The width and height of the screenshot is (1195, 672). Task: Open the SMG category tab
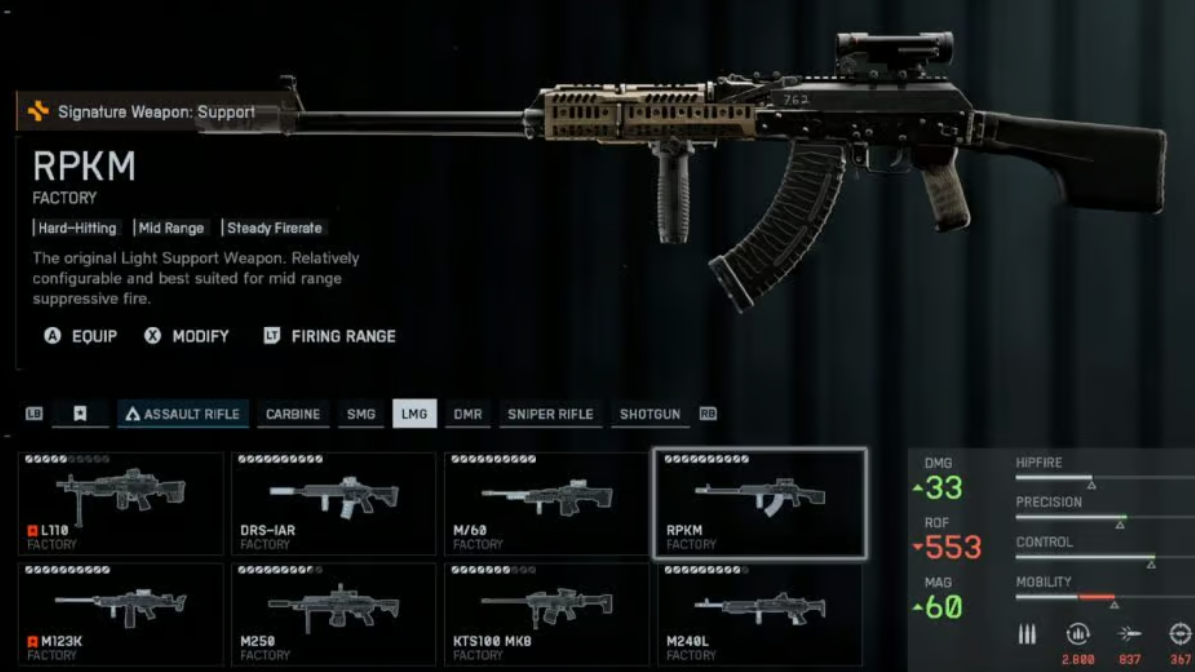[x=361, y=414]
